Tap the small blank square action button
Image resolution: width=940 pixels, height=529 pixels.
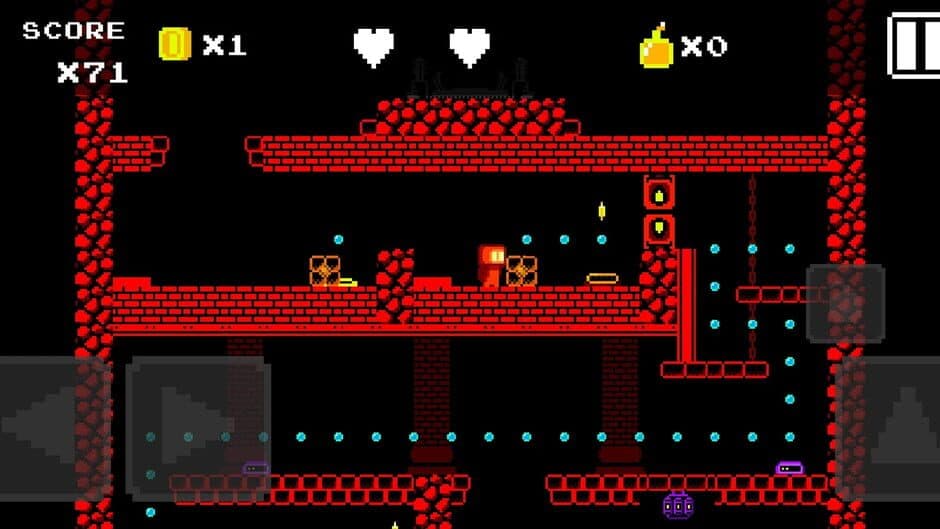click(x=845, y=303)
